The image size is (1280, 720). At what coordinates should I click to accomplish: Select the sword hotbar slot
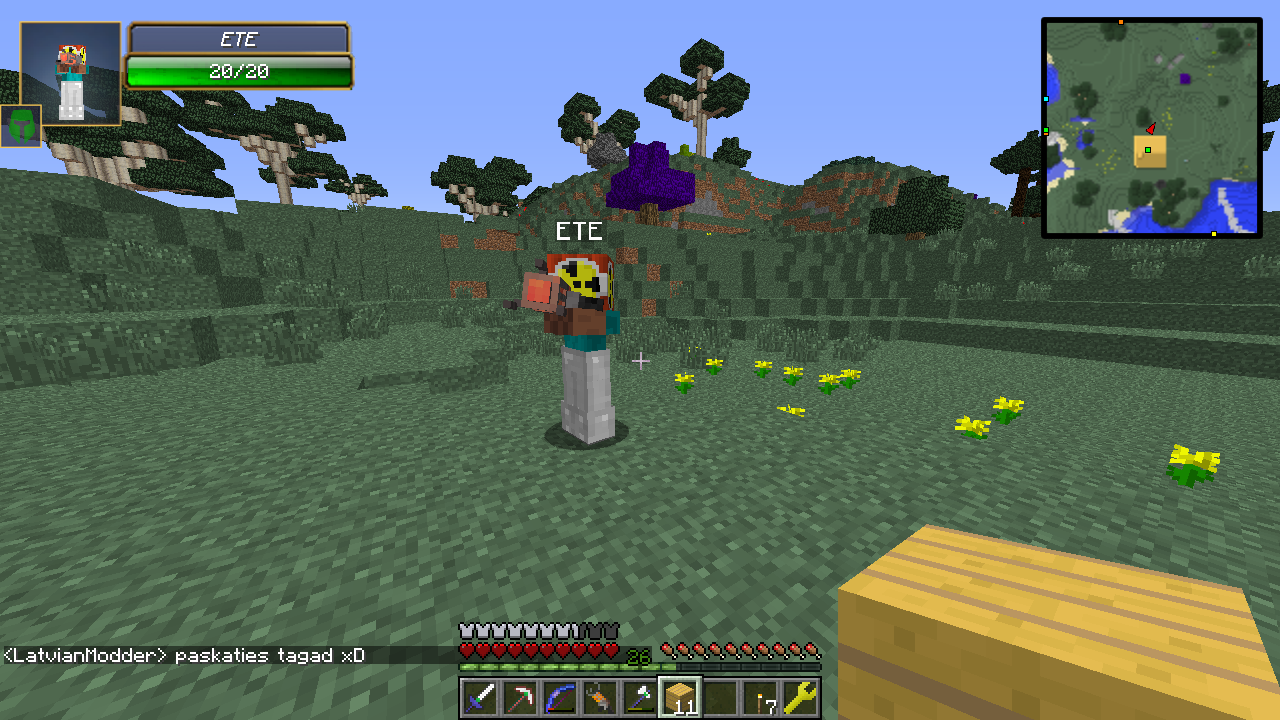click(x=480, y=697)
